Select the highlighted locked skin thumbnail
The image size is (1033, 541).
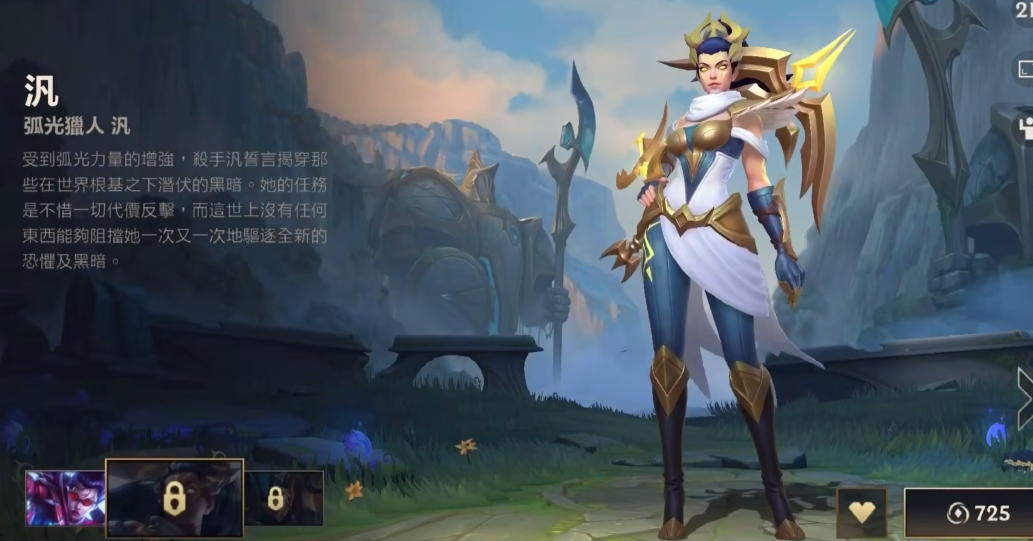(174, 498)
